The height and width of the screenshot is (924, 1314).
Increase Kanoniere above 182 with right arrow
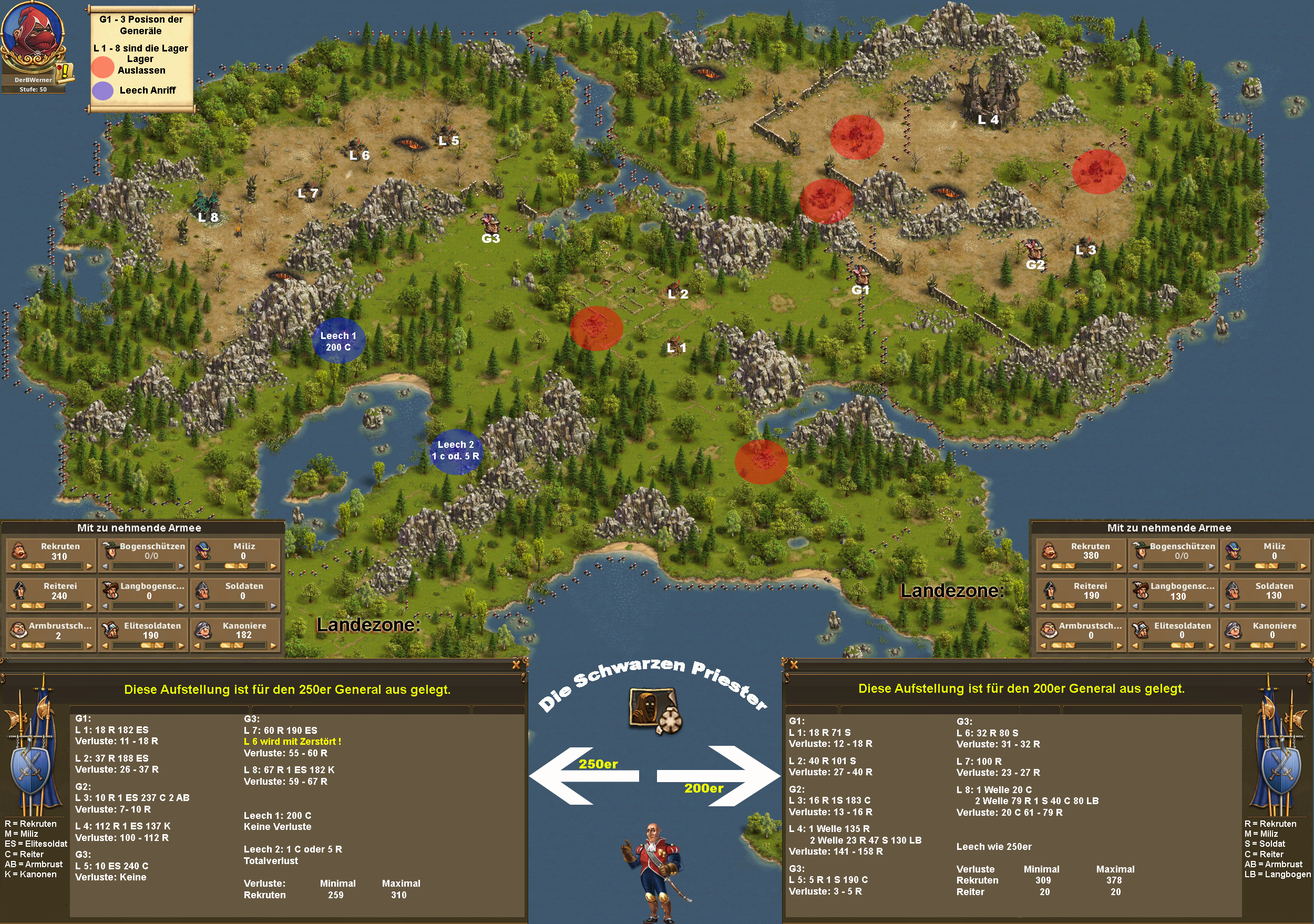273,645
